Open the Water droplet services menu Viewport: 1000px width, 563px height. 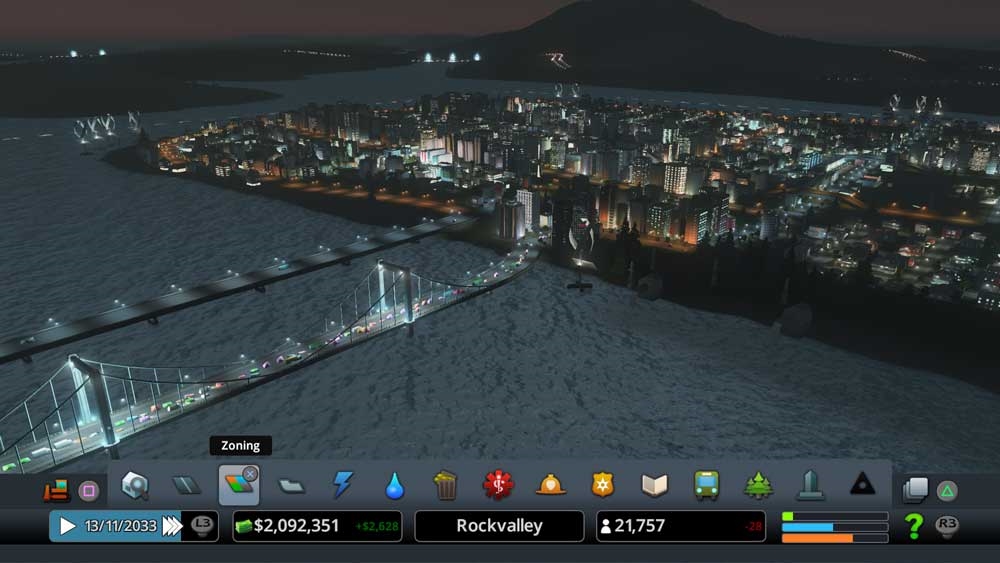pos(394,486)
